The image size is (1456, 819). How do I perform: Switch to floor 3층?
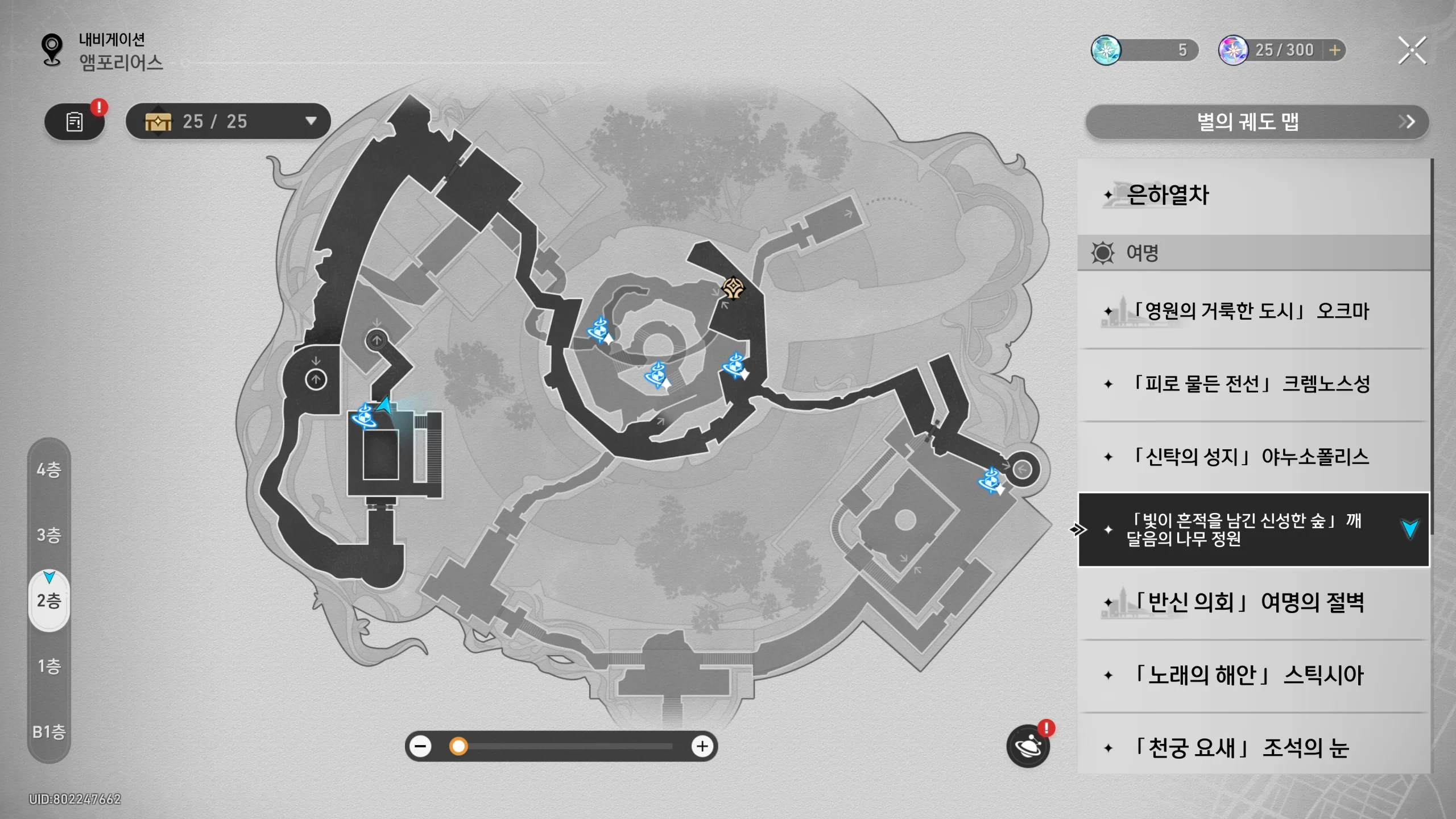(x=49, y=535)
